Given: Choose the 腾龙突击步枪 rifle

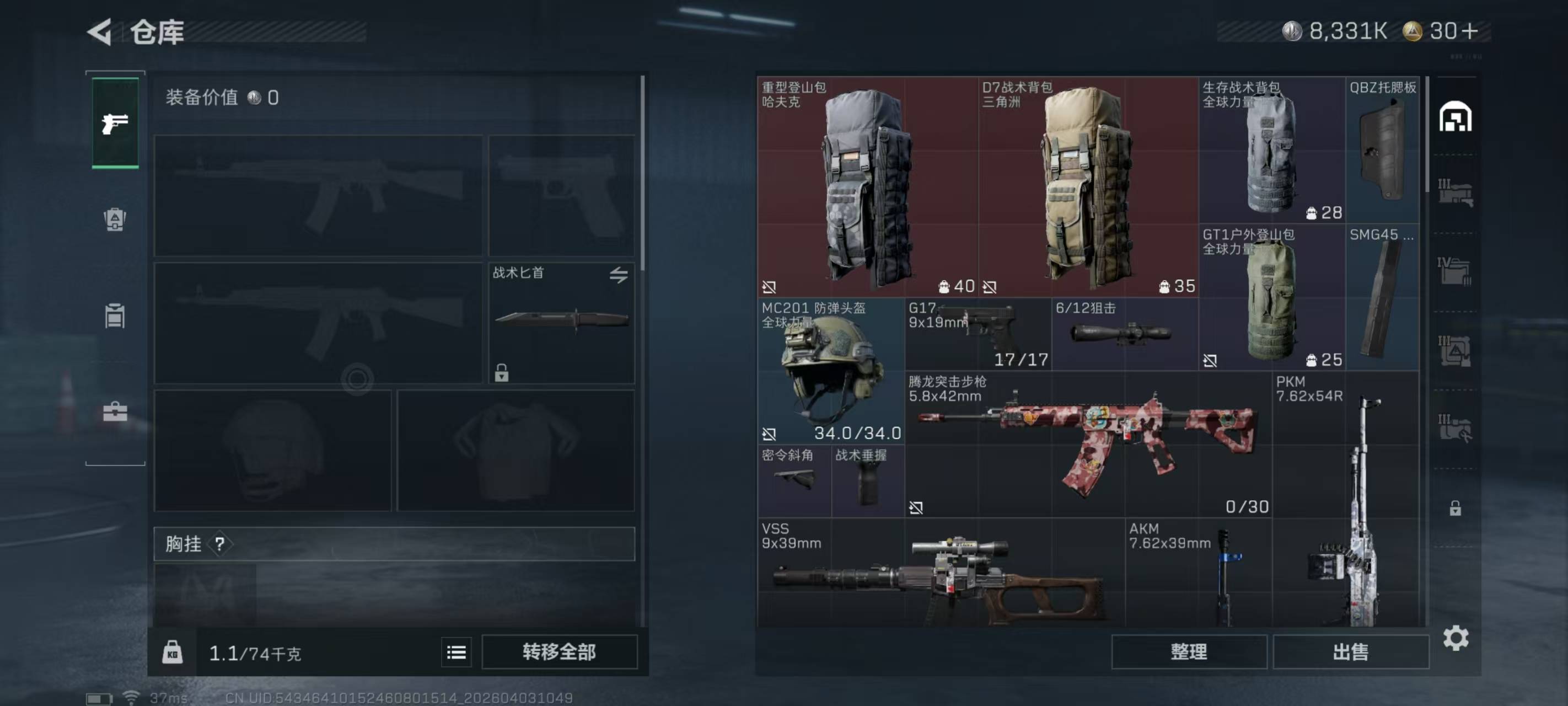Looking at the screenshot, I should tap(1088, 445).
